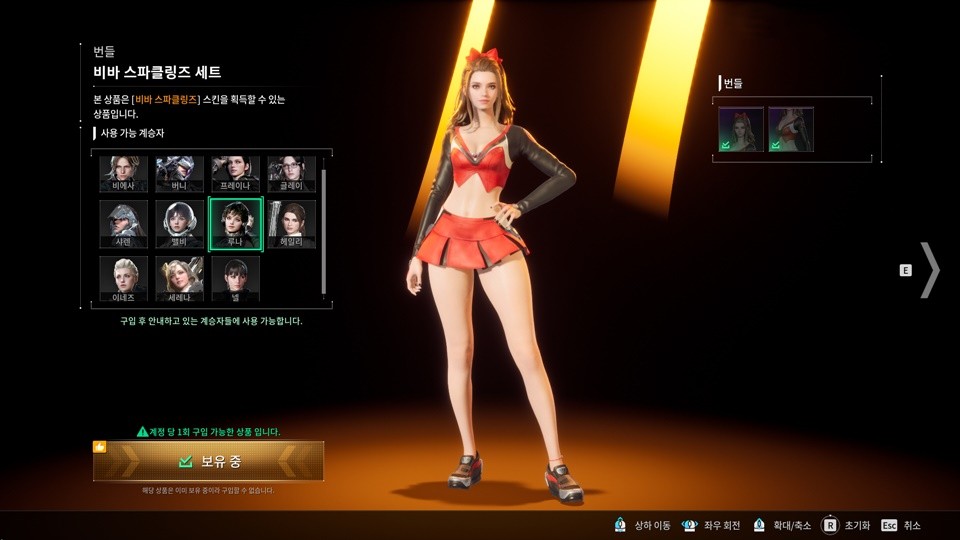Select the 넬 character portrait

[x=236, y=279]
